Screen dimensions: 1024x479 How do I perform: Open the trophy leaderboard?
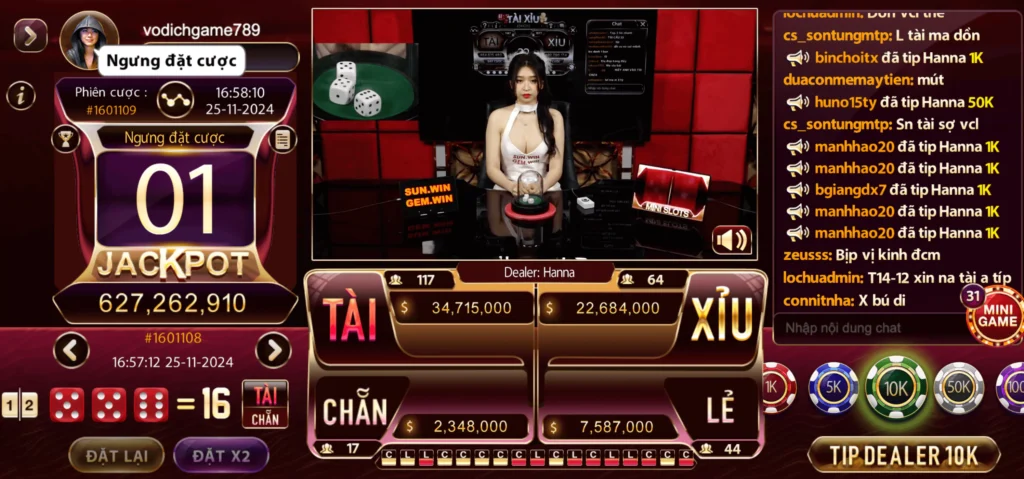coord(66,138)
